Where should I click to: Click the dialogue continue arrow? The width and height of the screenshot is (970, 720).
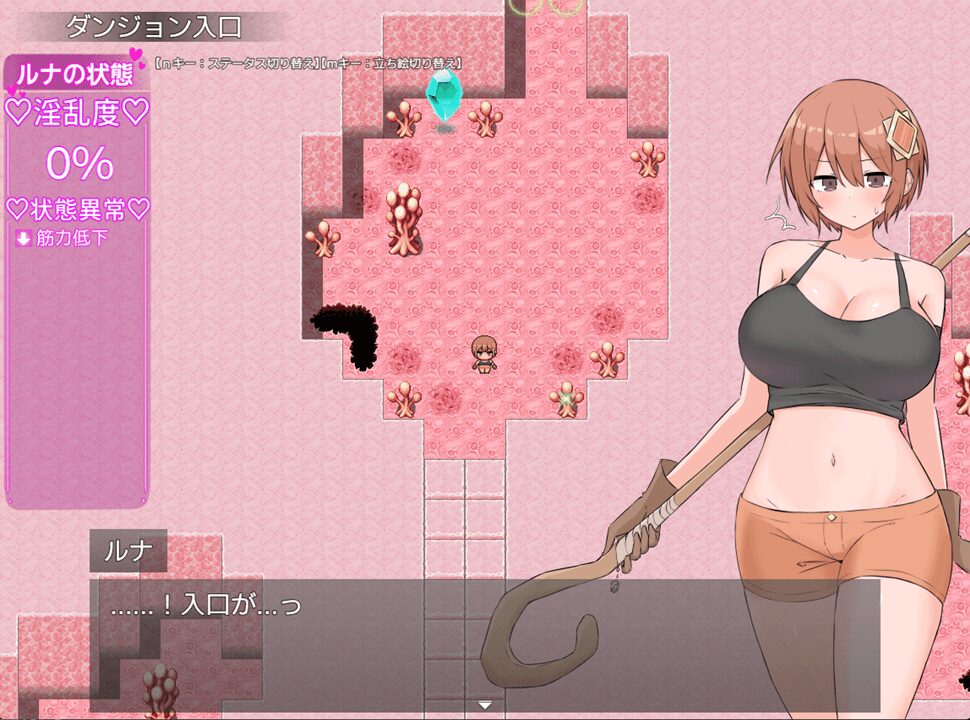pos(485,705)
